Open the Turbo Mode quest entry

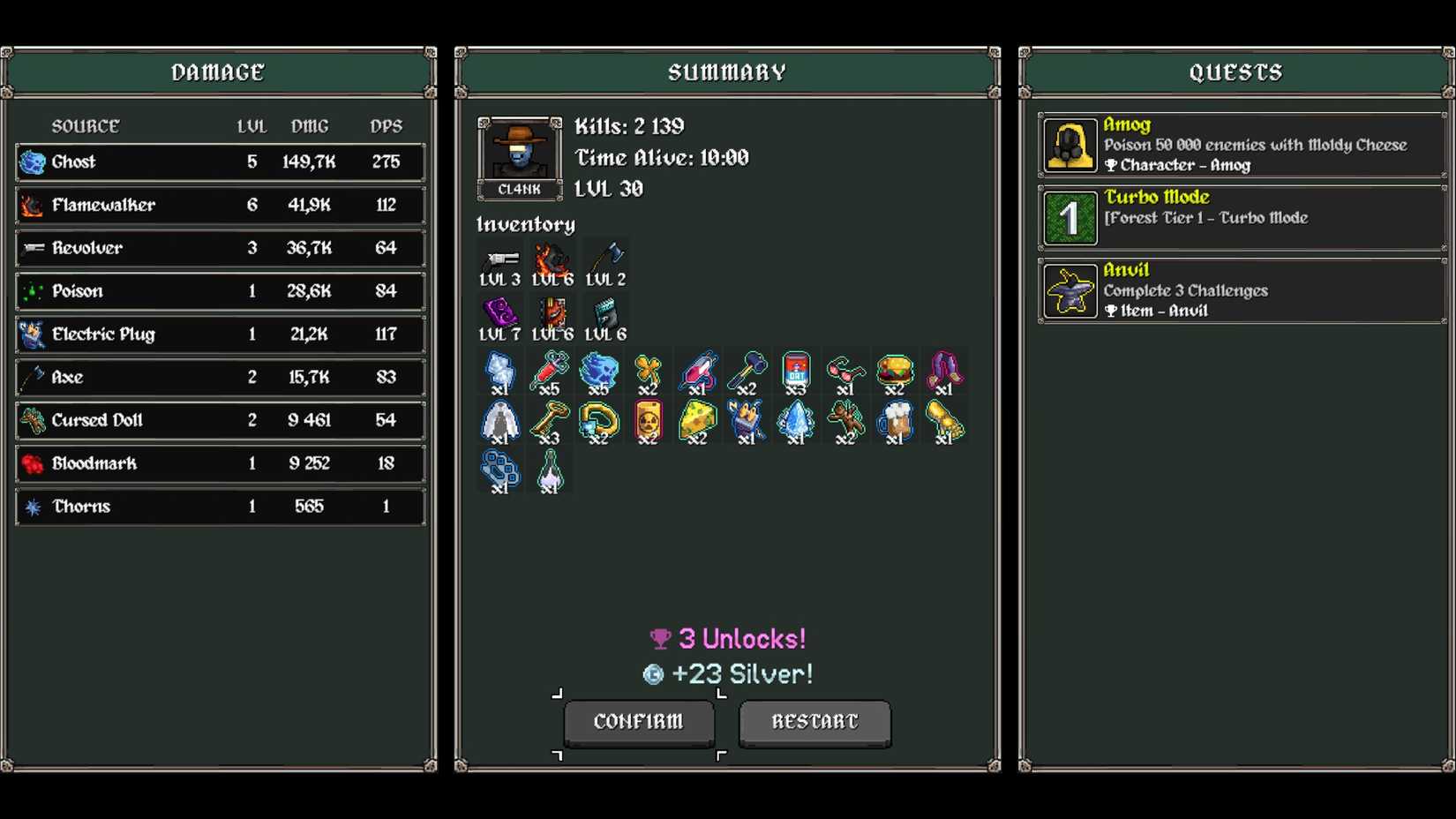pyautogui.click(x=1235, y=218)
